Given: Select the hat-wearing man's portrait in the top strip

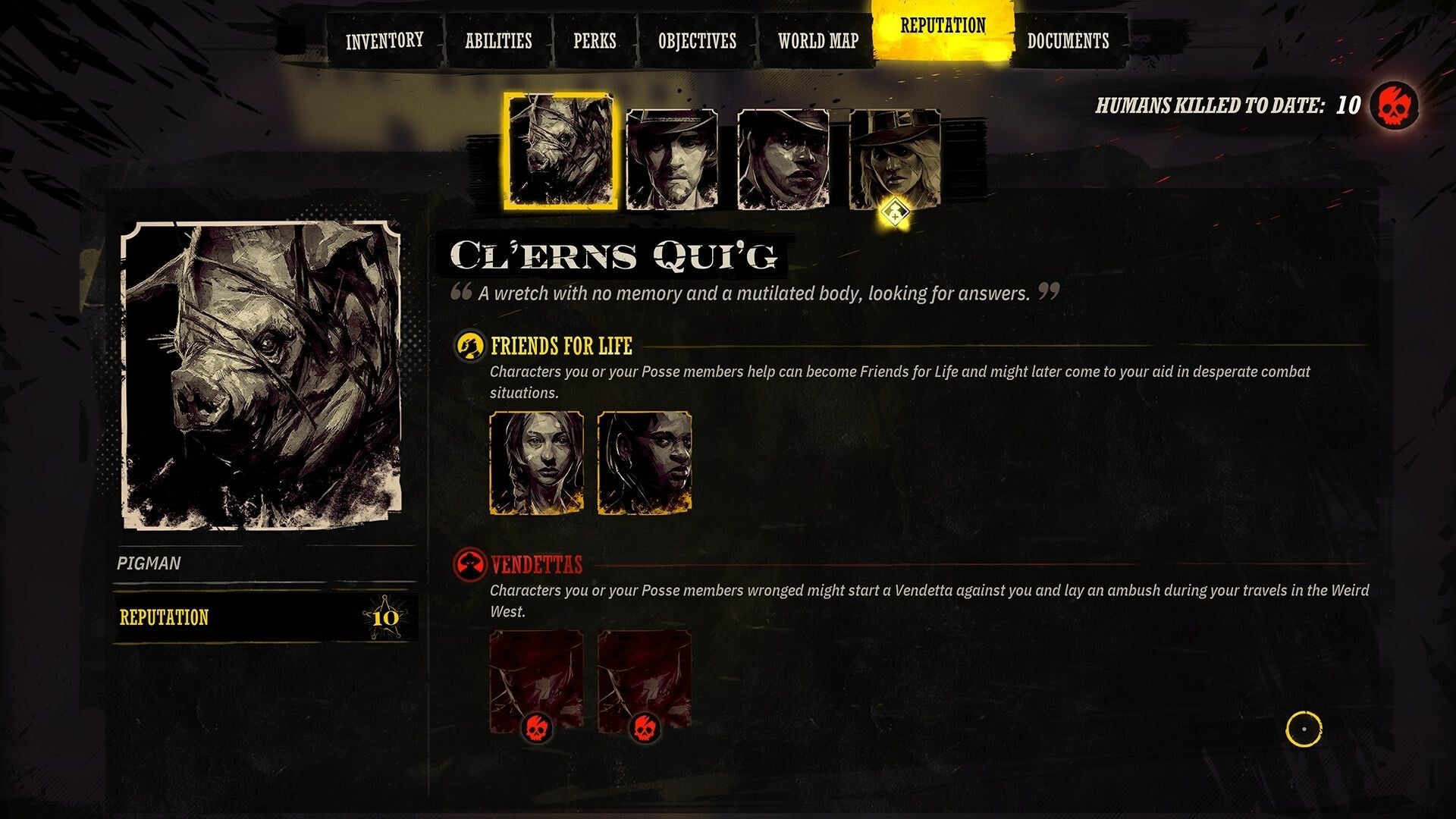Looking at the screenshot, I should [670, 157].
